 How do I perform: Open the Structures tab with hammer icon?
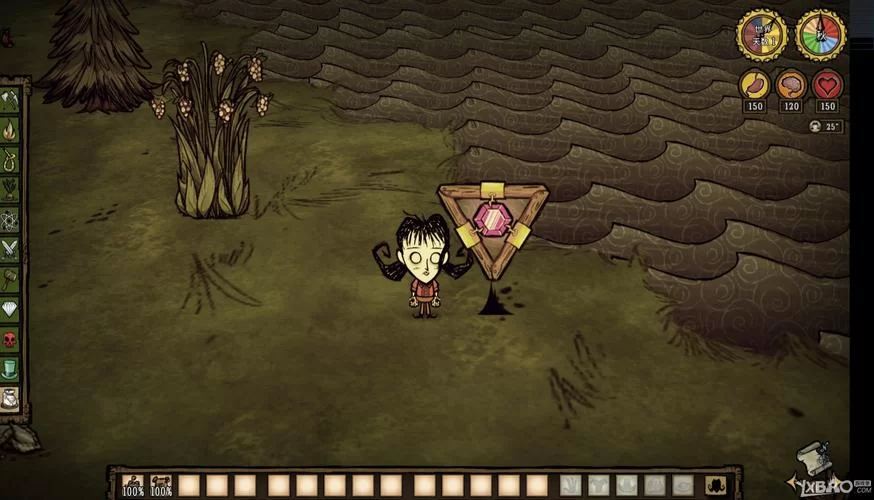(10, 279)
